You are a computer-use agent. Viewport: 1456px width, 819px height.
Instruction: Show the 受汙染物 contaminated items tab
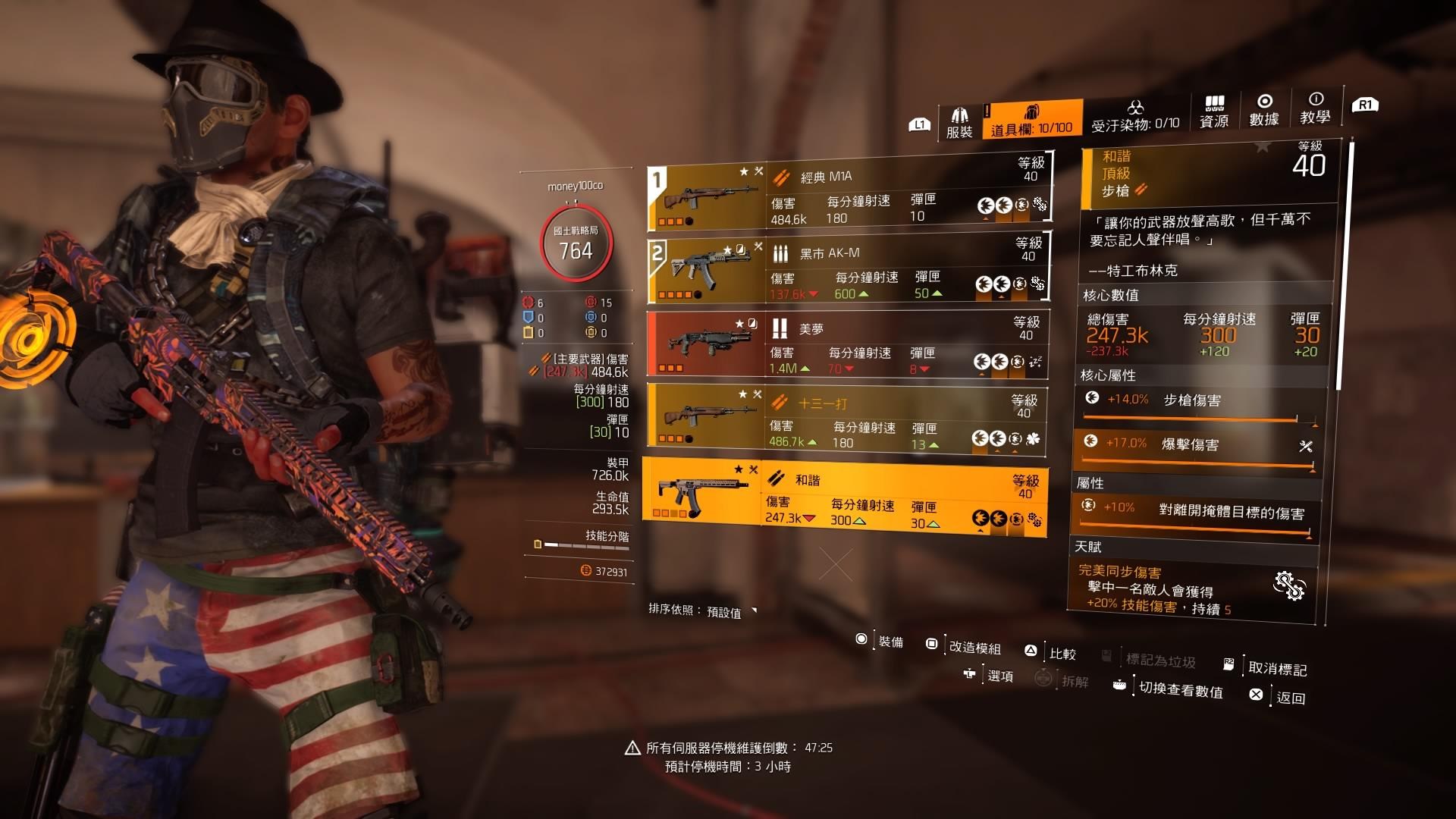pos(1135,118)
